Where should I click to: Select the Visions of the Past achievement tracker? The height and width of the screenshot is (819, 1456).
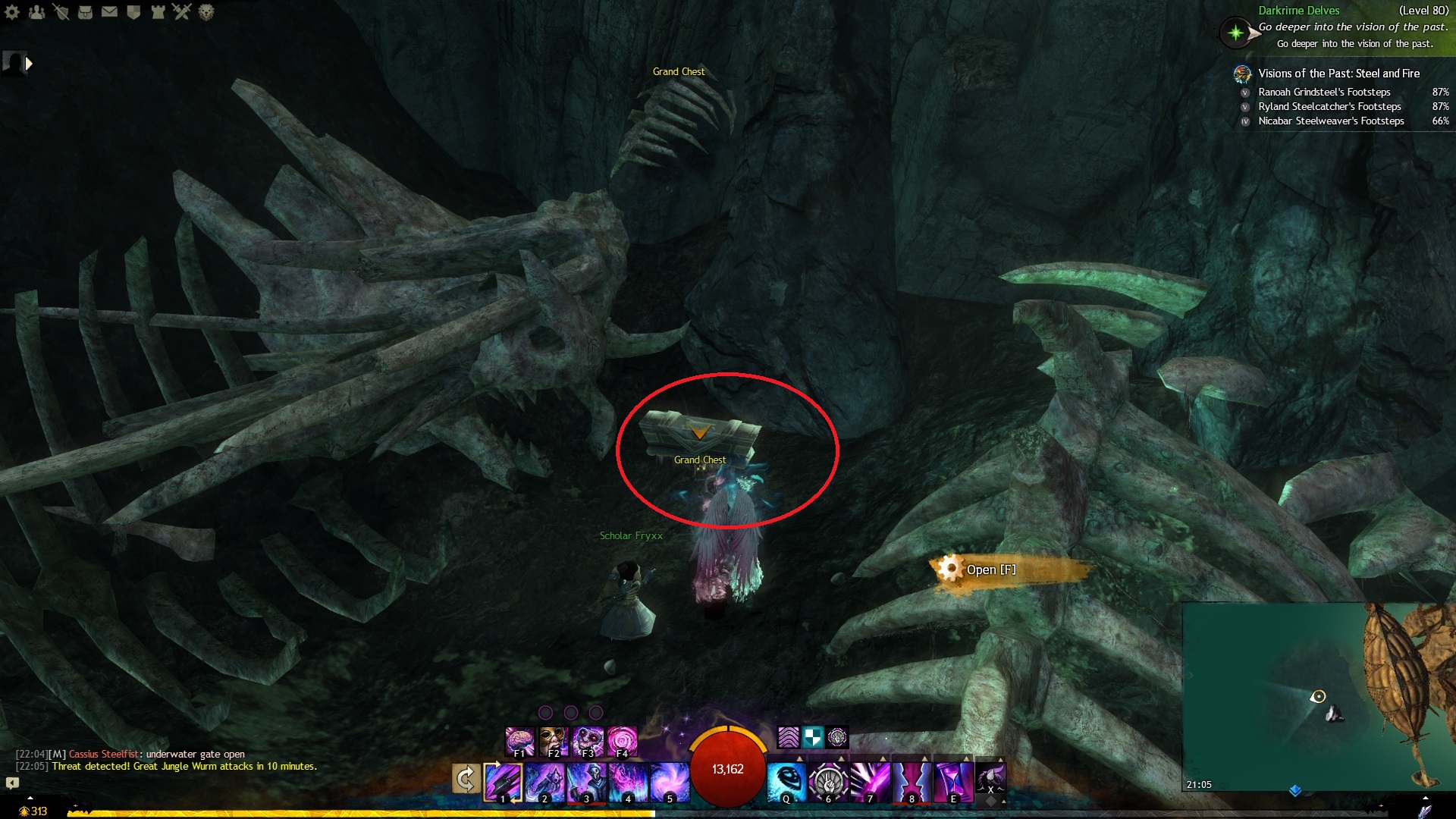pos(1338,74)
